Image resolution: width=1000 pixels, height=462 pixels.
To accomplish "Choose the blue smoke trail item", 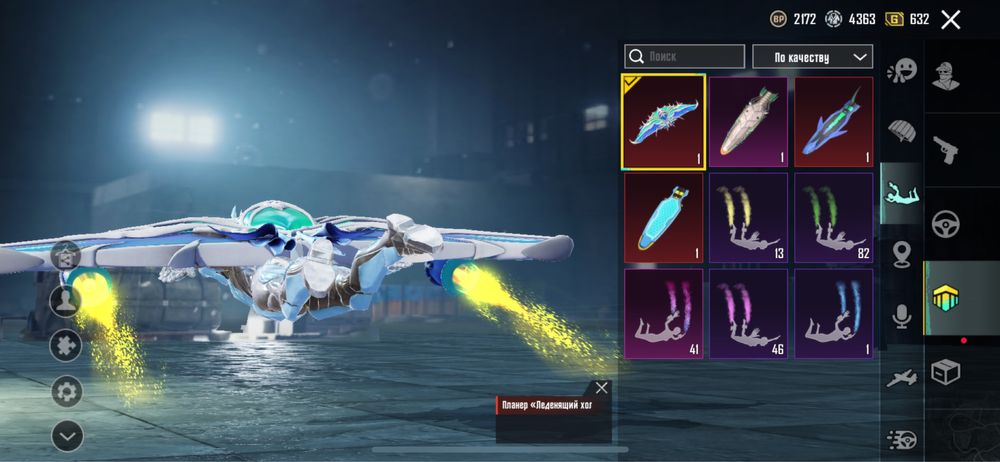I will tap(833, 313).
